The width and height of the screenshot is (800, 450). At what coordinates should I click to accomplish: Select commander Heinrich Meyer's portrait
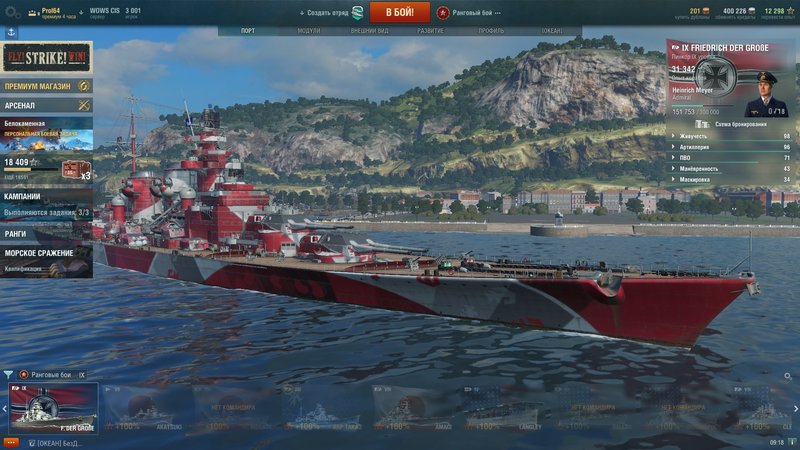click(x=765, y=98)
